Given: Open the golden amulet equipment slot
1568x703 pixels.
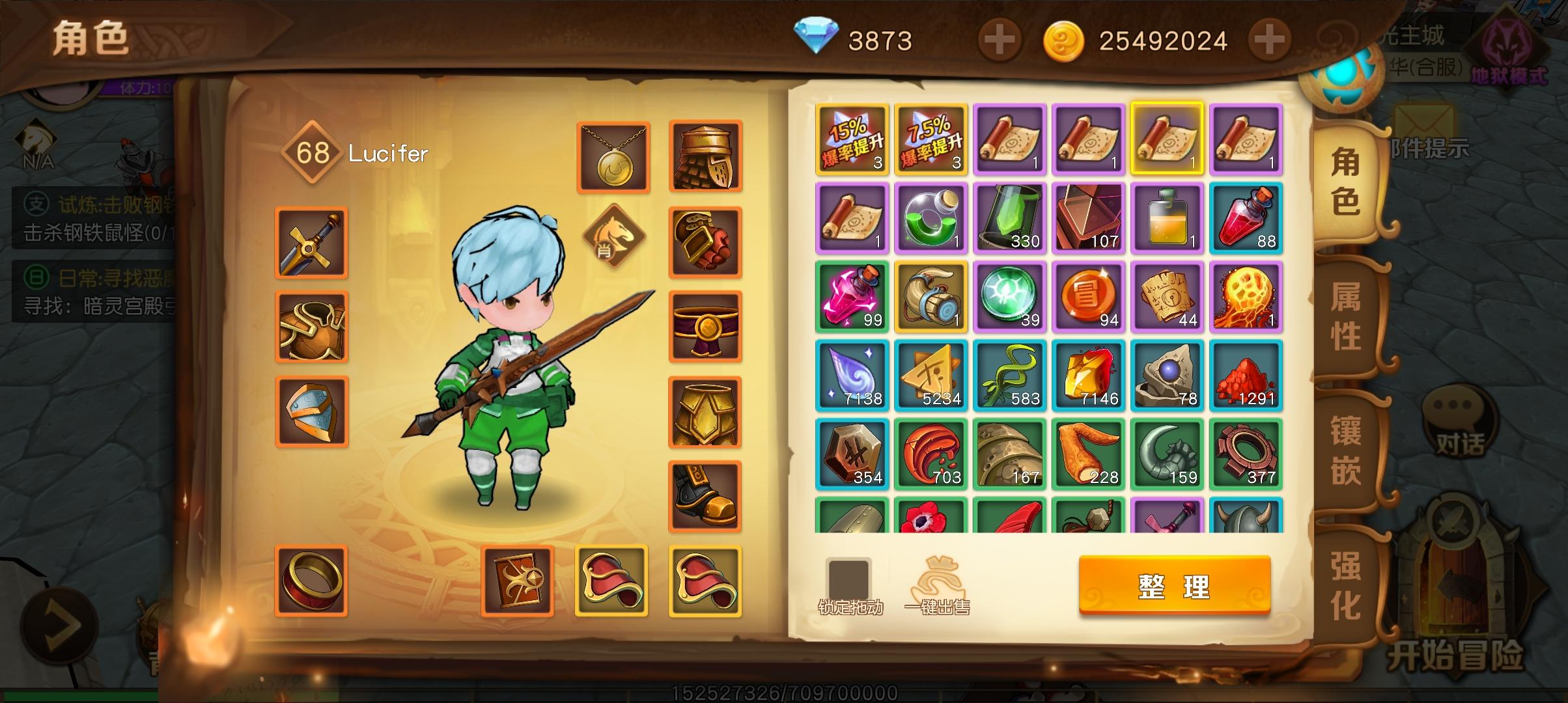Looking at the screenshot, I should coord(613,156).
